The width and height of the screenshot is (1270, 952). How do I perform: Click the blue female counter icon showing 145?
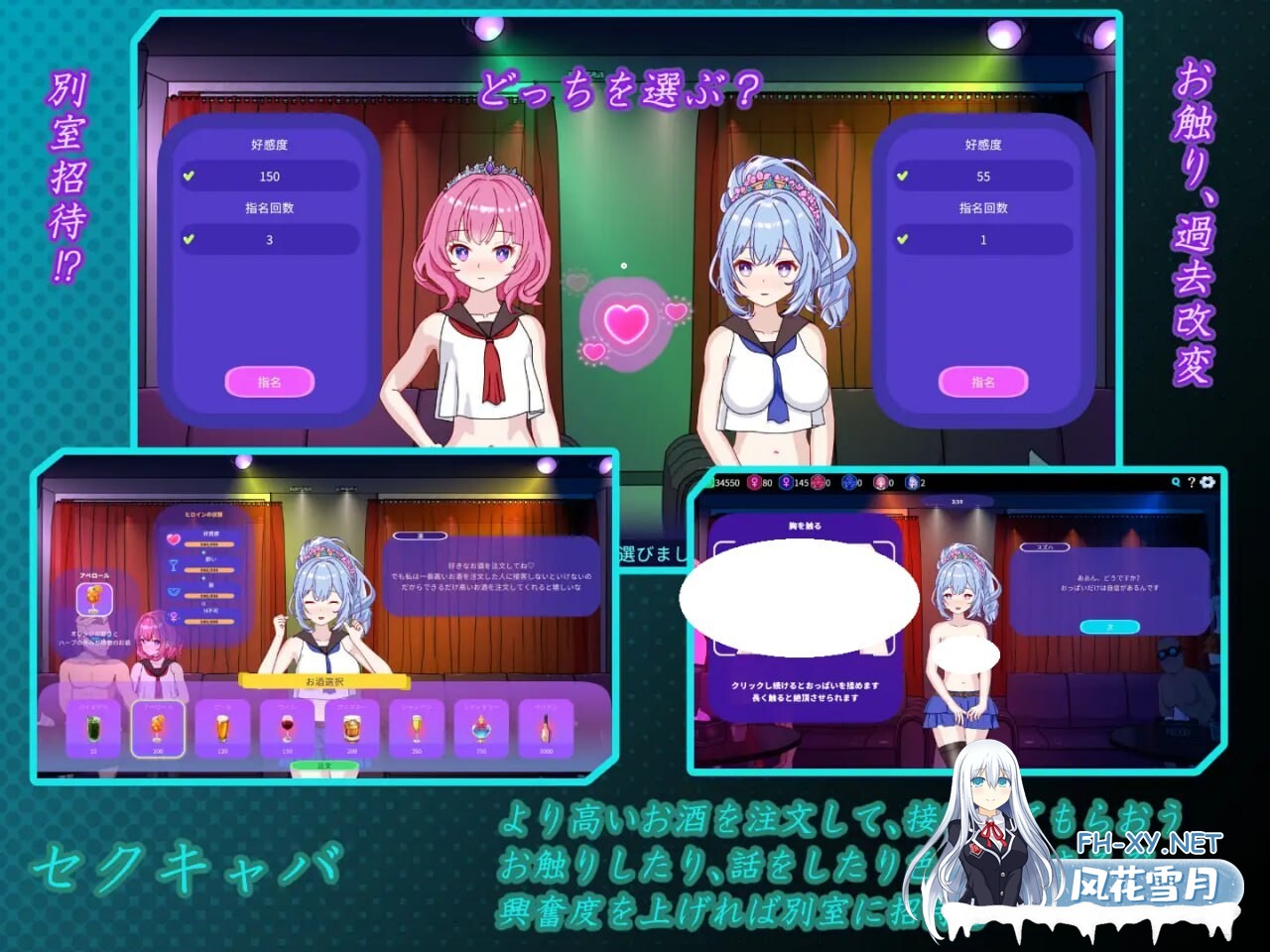tap(787, 483)
